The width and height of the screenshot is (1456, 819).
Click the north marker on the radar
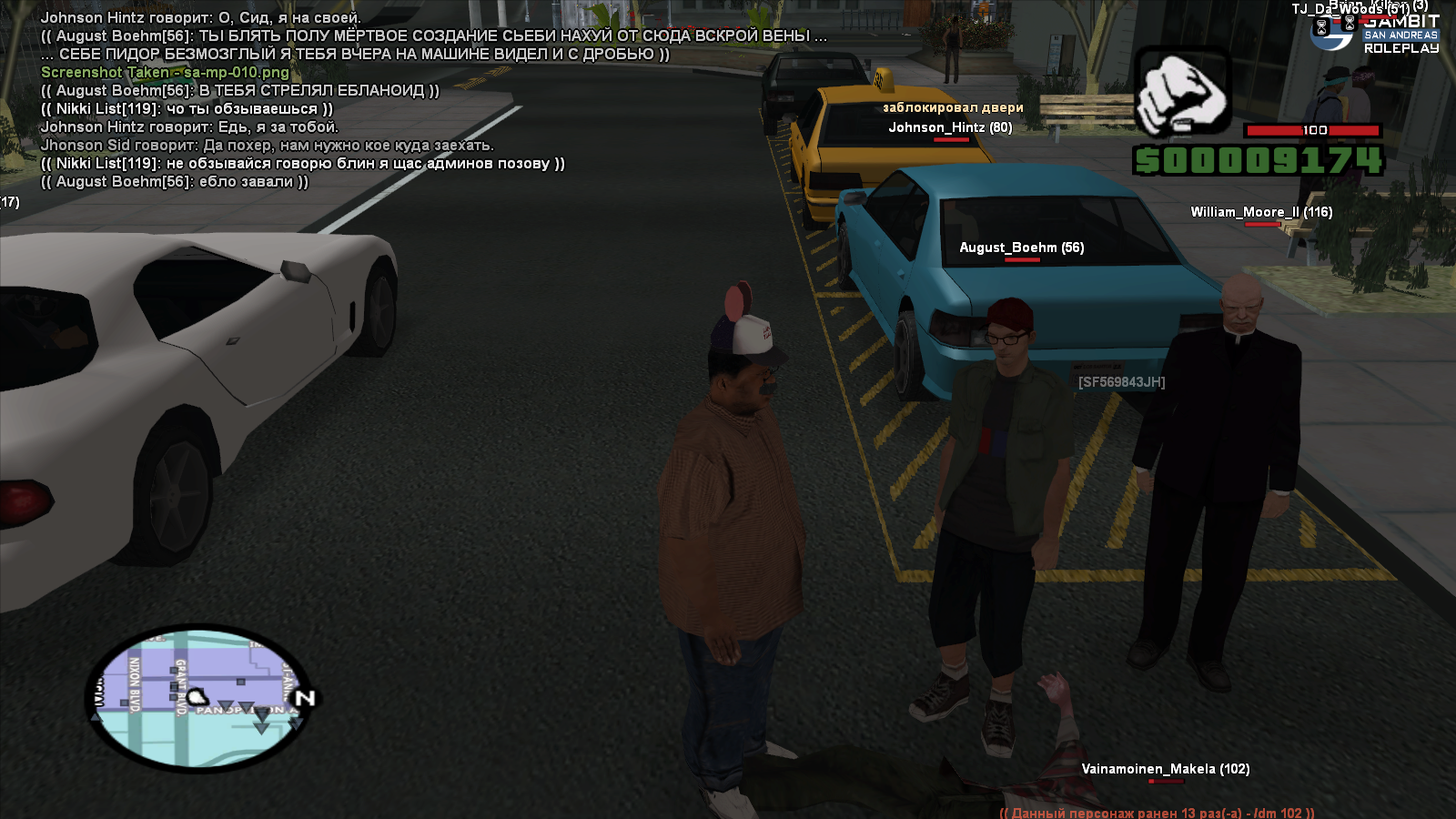305,698
